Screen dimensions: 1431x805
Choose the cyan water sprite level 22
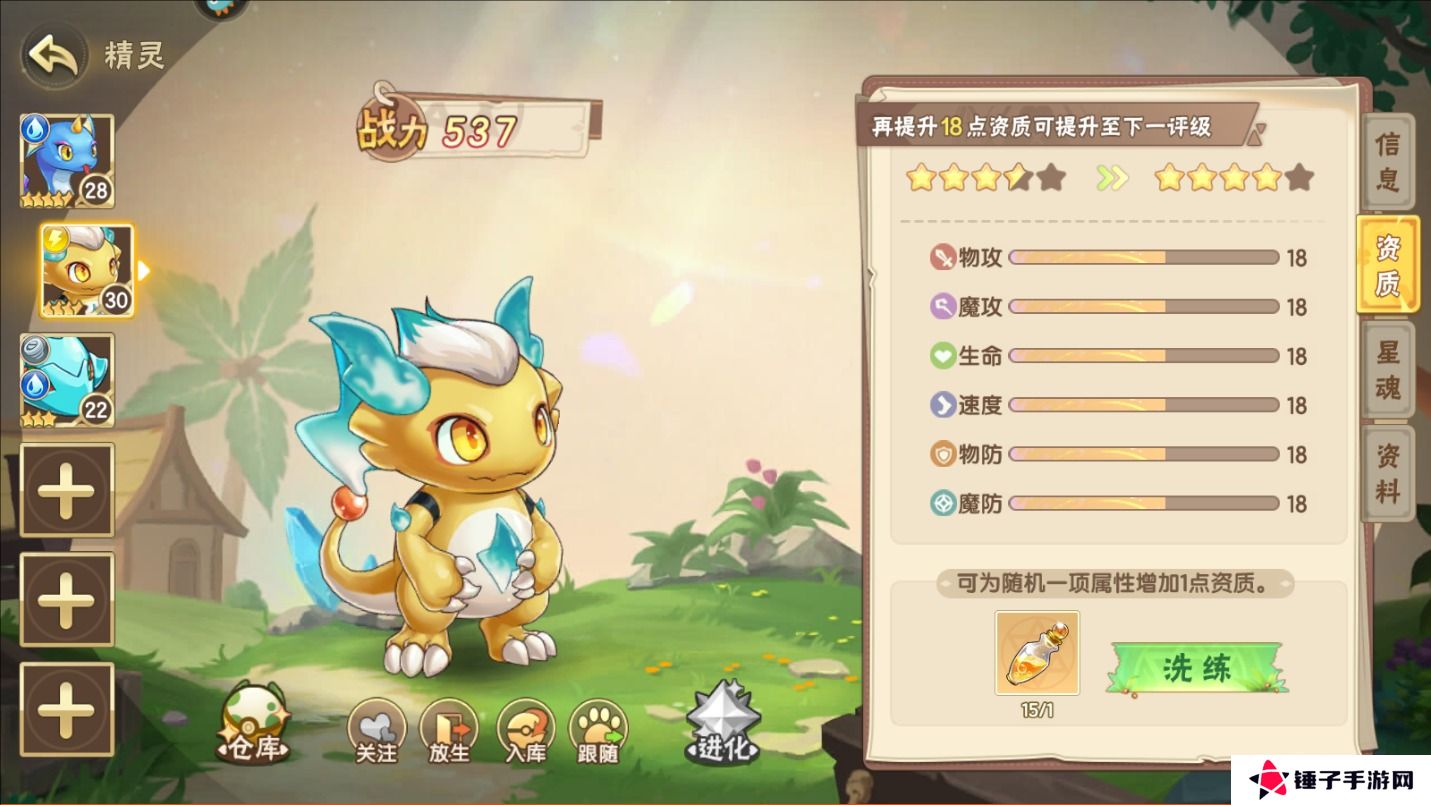pyautogui.click(x=67, y=380)
